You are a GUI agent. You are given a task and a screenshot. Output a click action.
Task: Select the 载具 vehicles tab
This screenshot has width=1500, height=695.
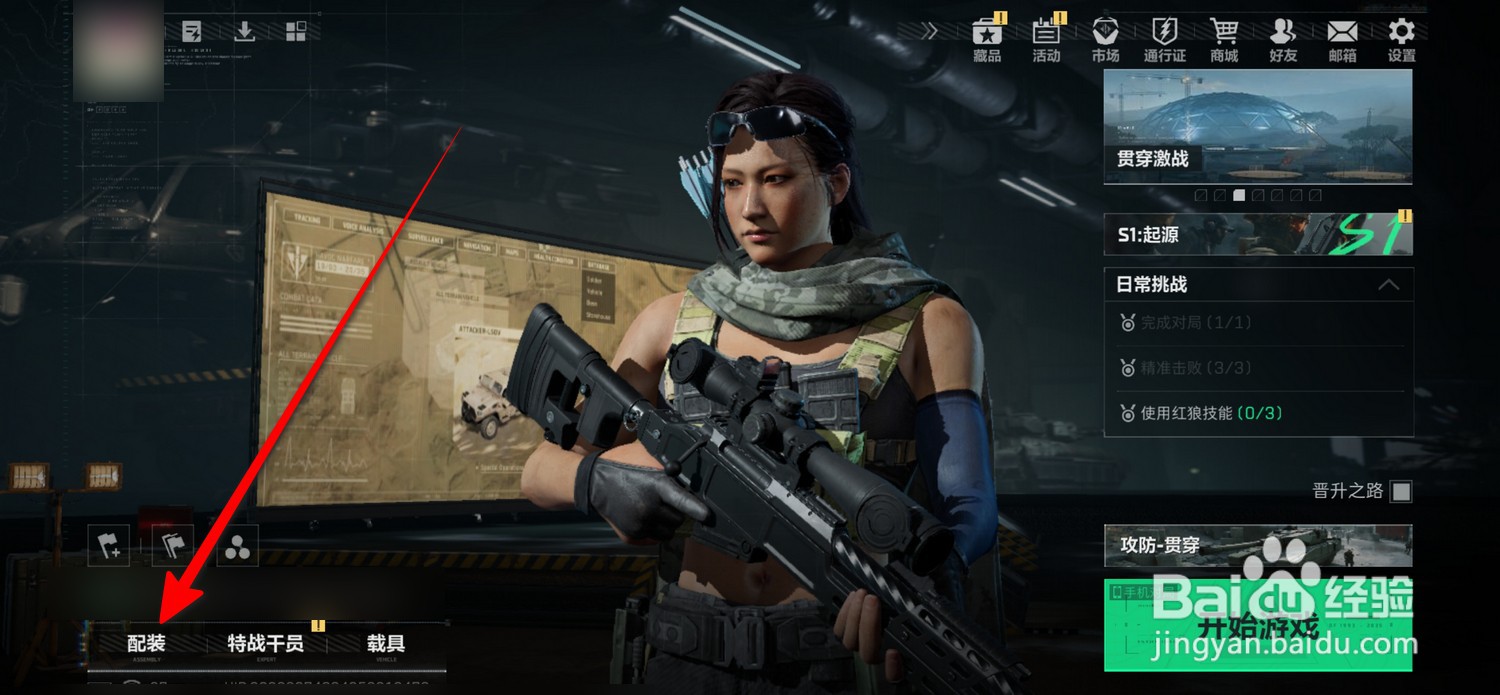[385, 644]
